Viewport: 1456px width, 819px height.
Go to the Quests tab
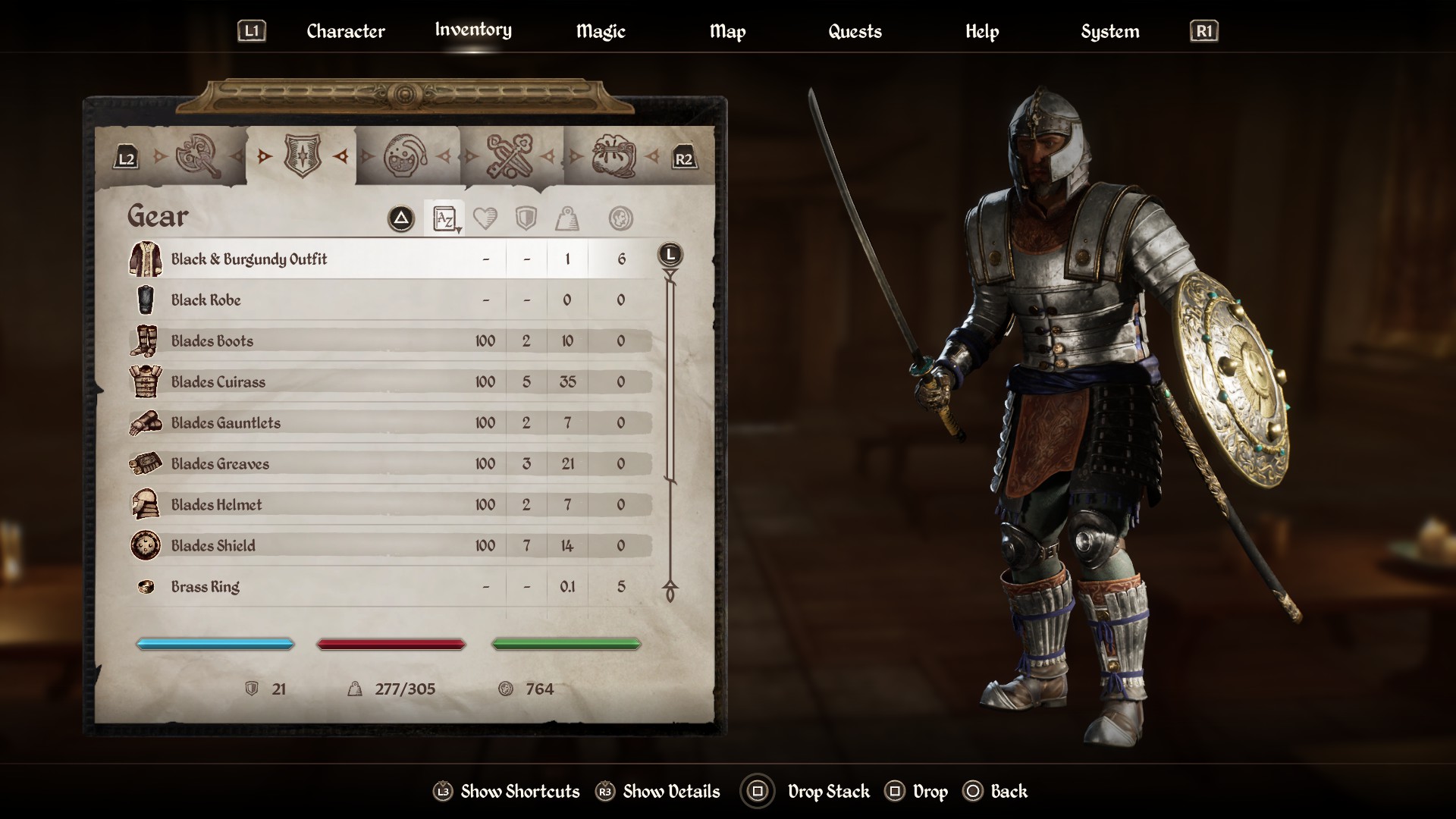point(855,31)
